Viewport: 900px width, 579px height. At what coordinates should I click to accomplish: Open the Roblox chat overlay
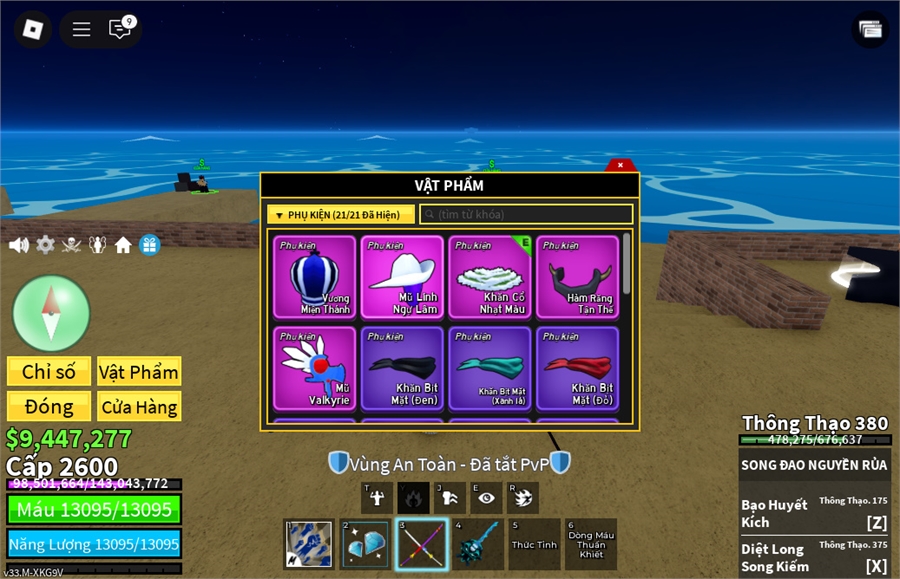[121, 29]
